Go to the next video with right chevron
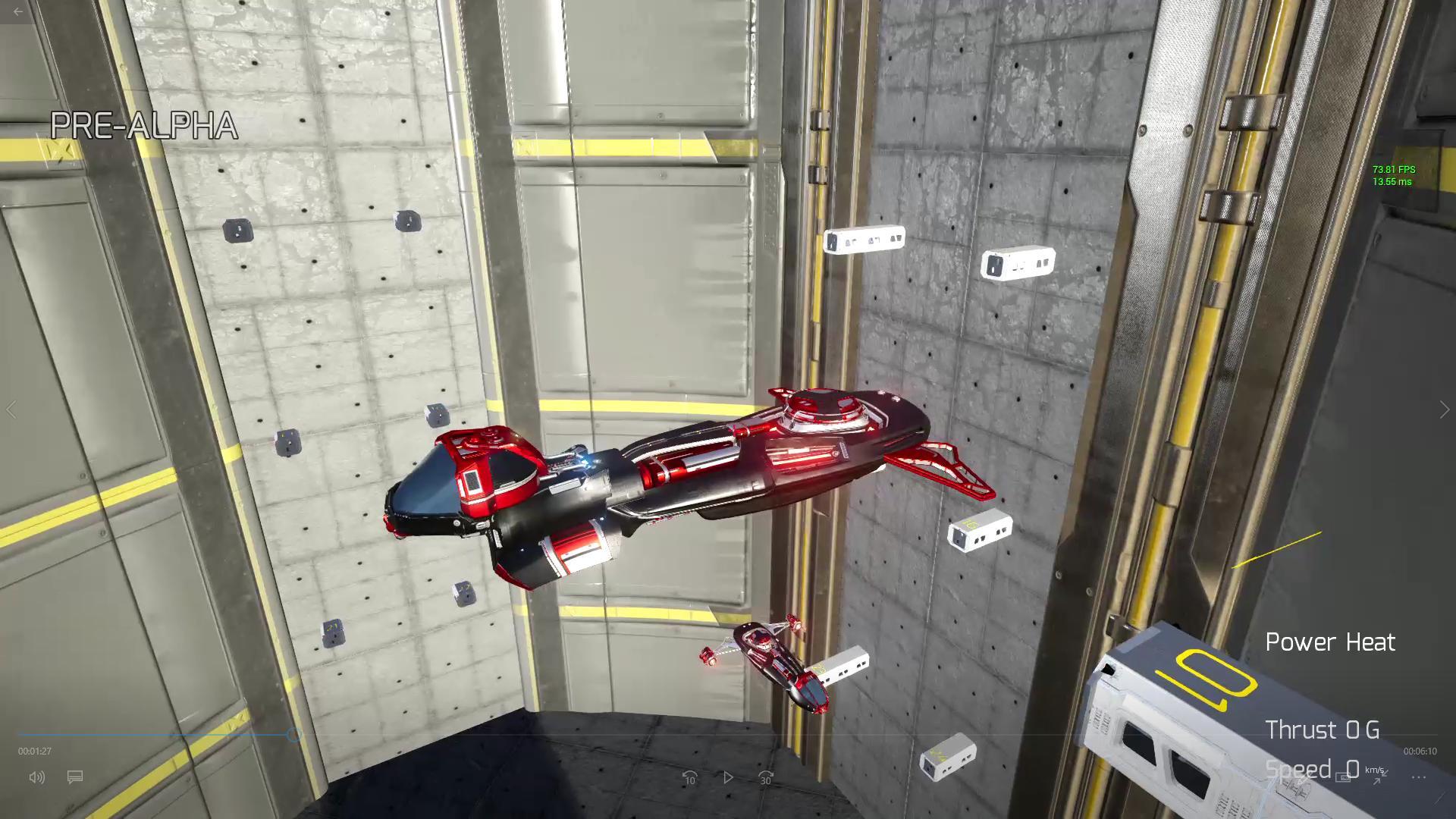The width and height of the screenshot is (1456, 819). coord(1443,409)
